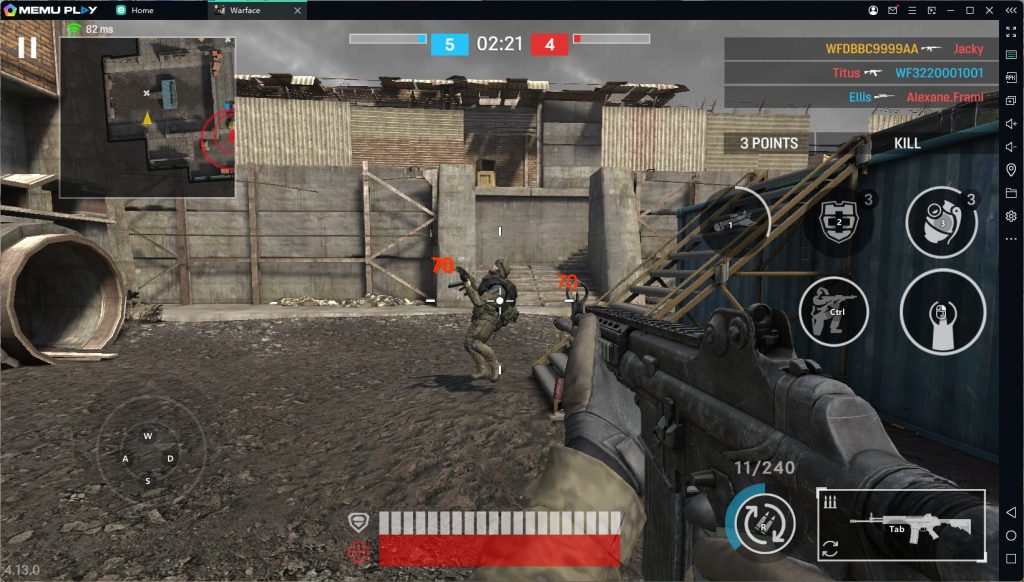Select the weapon slot 1 circular button
The image size is (1024, 582).
tap(735, 222)
